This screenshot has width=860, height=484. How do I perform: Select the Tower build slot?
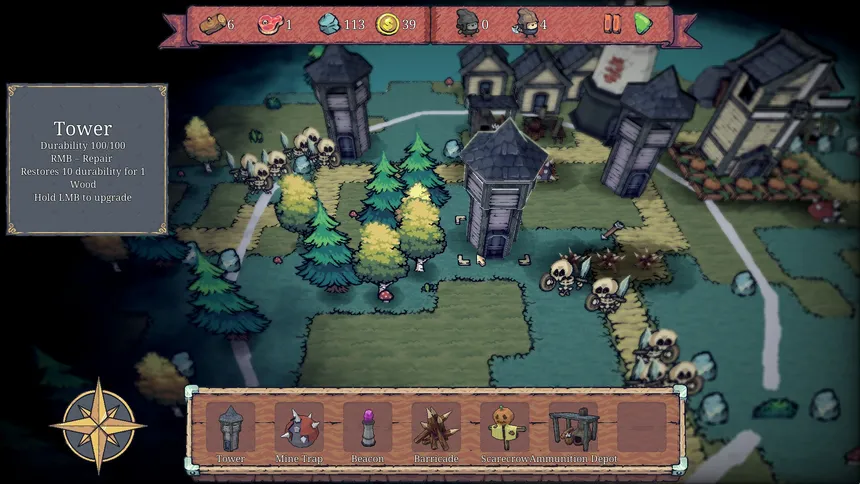click(x=231, y=427)
